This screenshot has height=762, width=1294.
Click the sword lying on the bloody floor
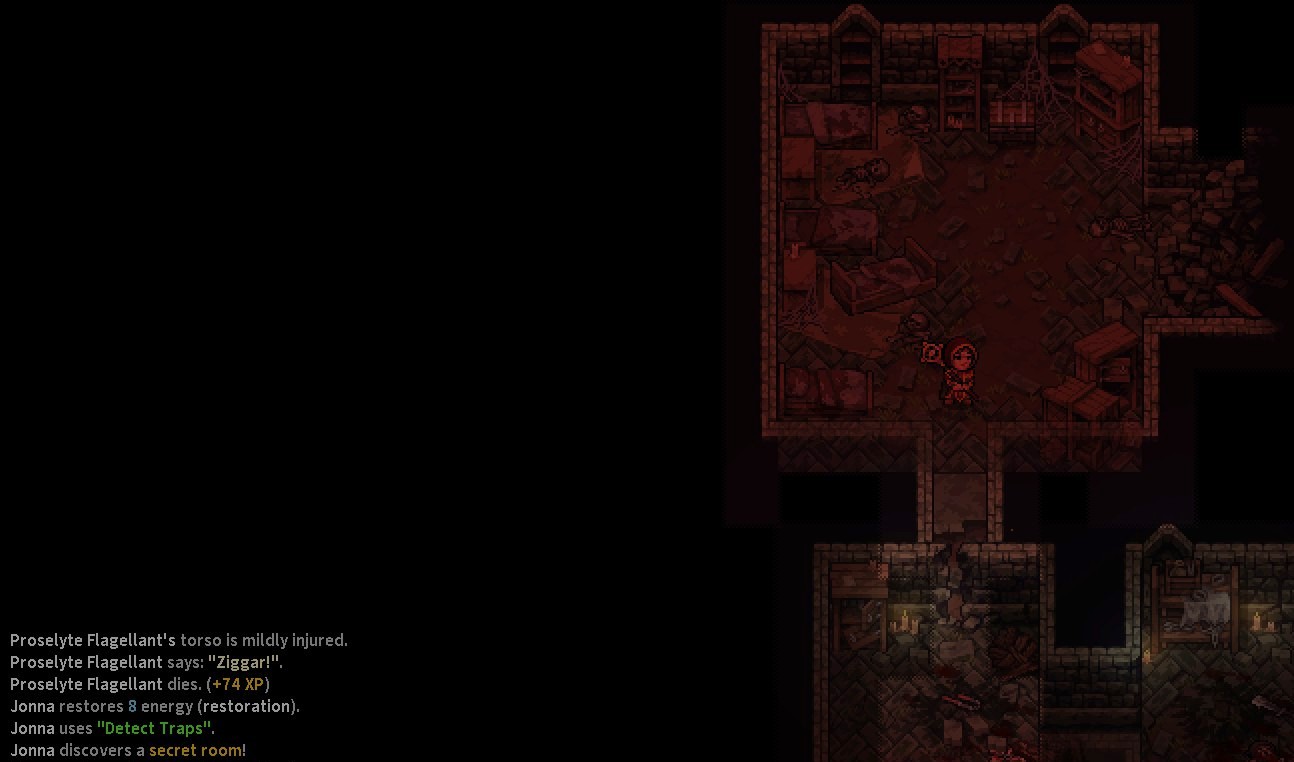click(x=961, y=701)
